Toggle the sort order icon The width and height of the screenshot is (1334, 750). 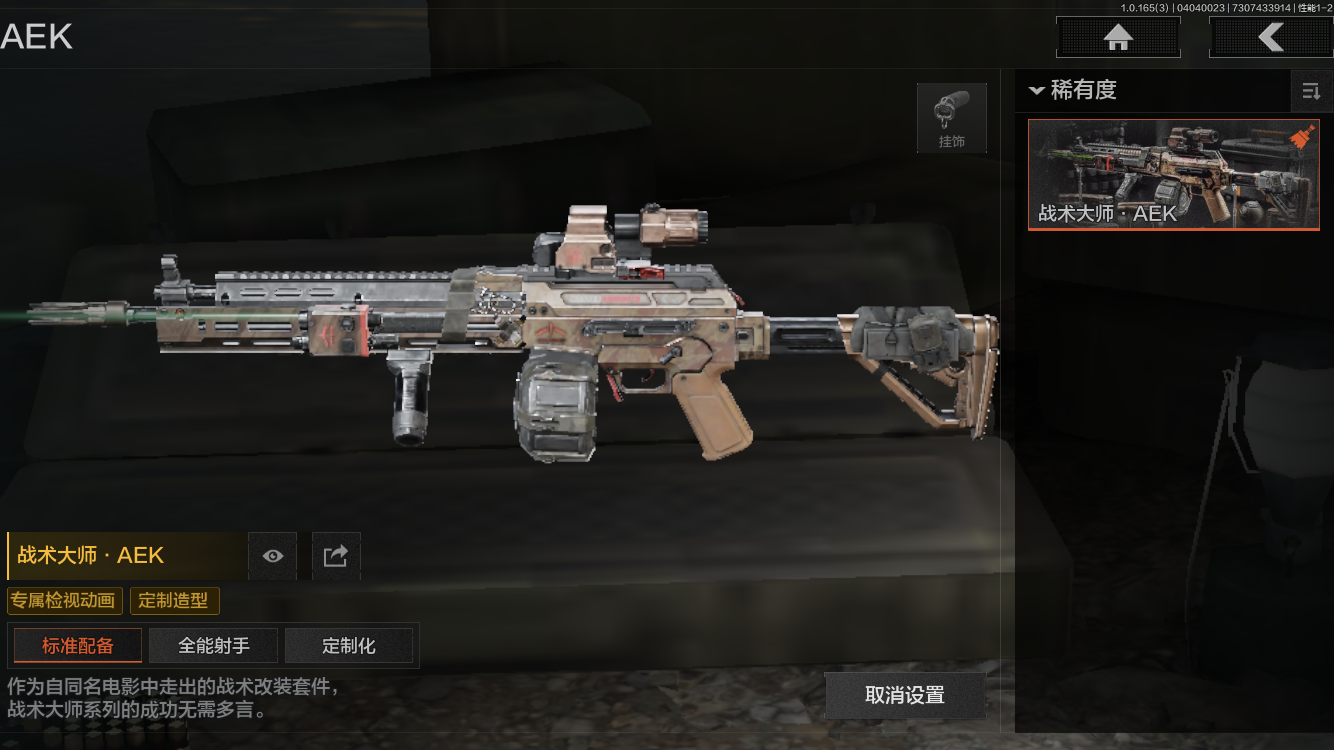tap(1310, 92)
